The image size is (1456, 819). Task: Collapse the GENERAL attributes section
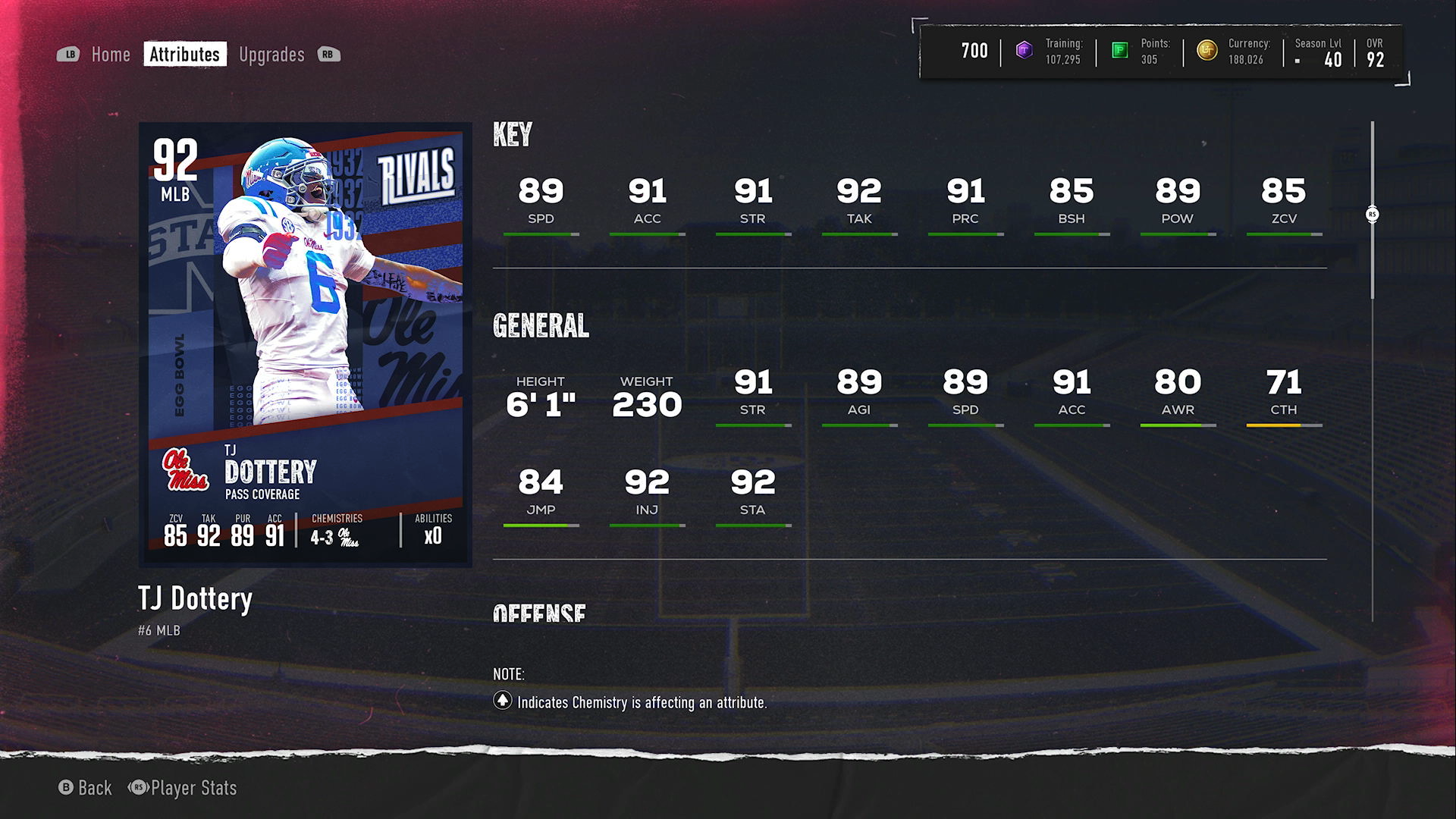click(541, 327)
